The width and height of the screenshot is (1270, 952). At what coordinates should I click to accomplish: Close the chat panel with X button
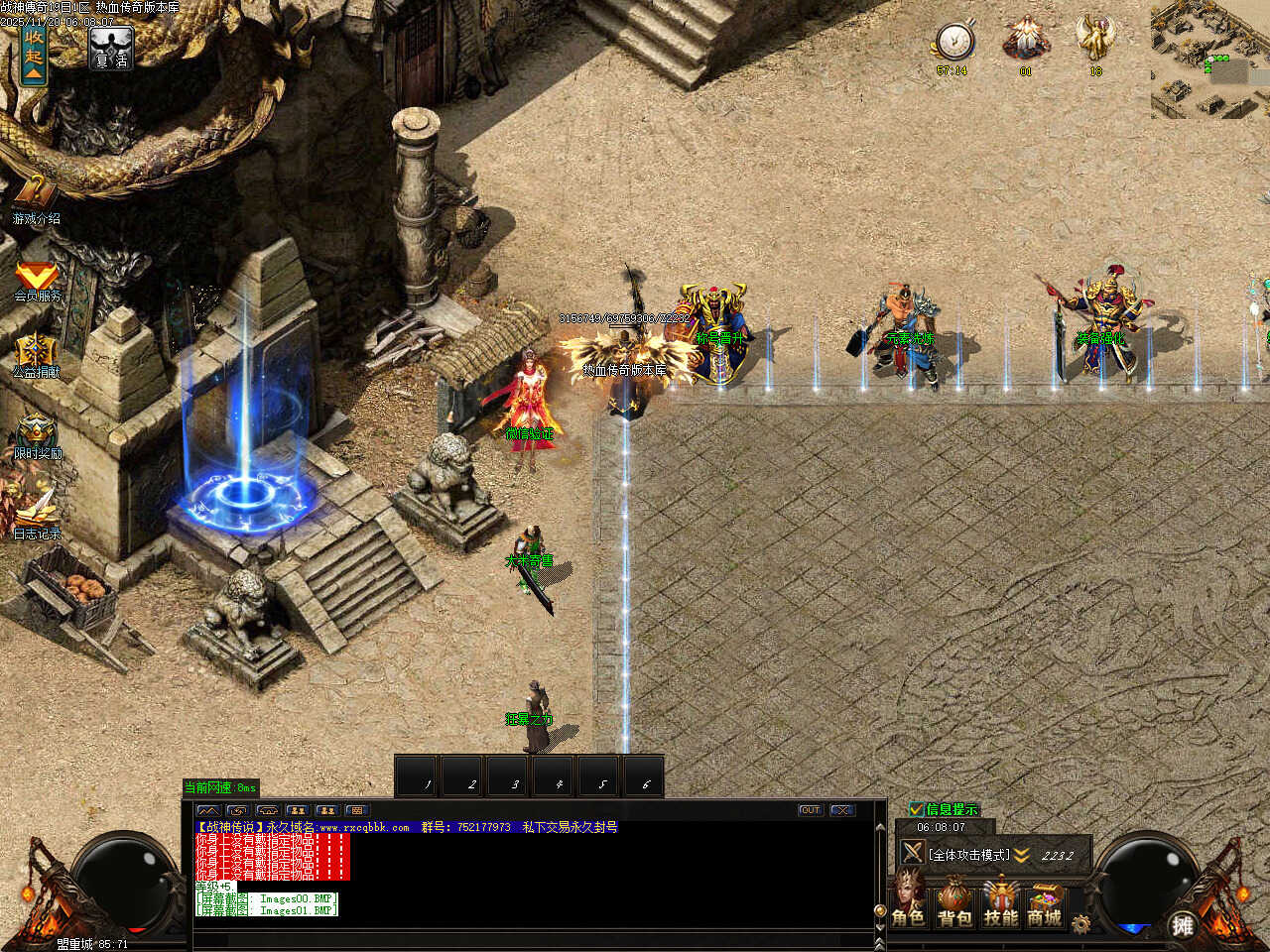coord(842,810)
